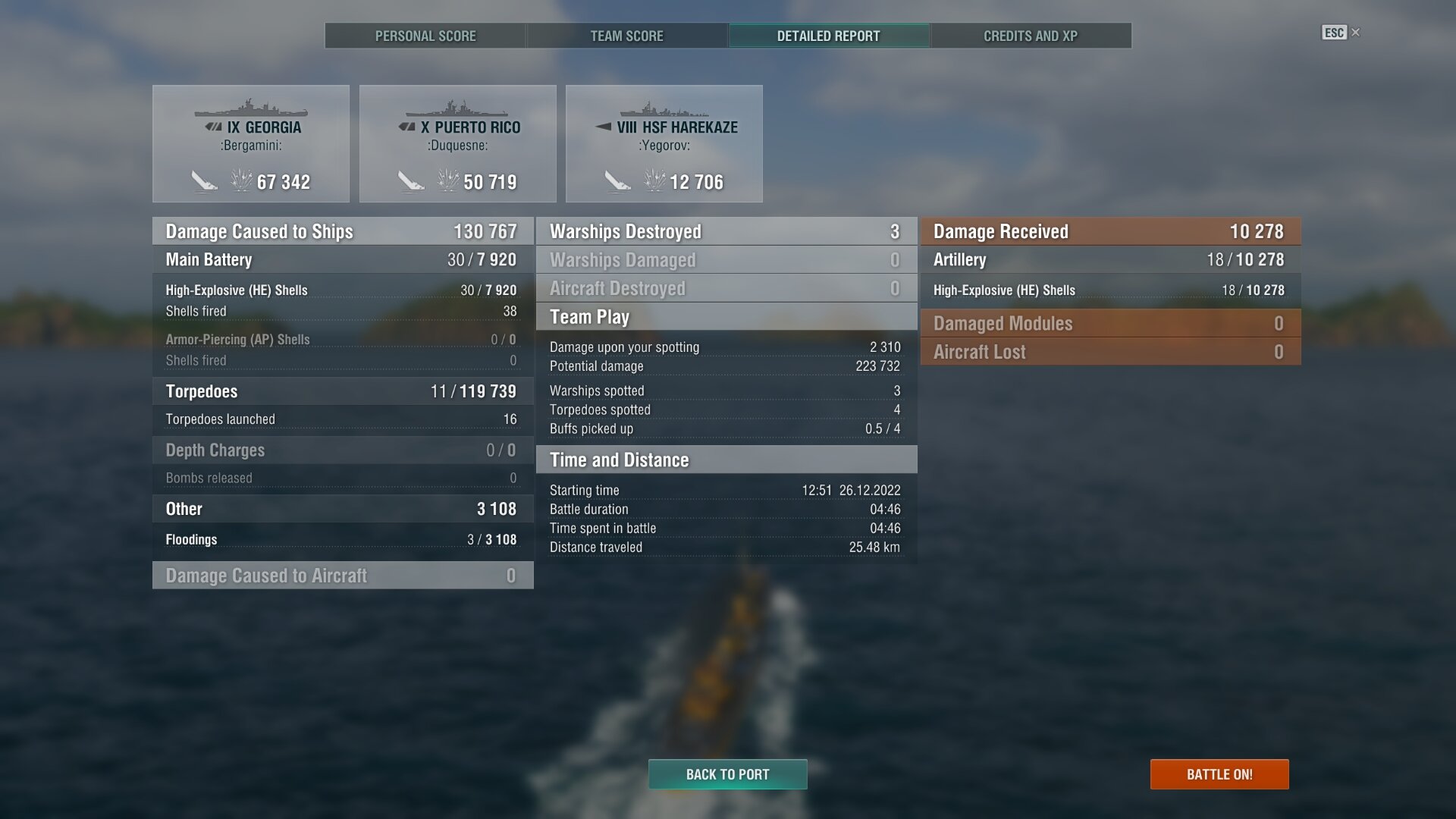Show the Credits and XP tab
This screenshot has height=819, width=1456.
(x=1030, y=36)
